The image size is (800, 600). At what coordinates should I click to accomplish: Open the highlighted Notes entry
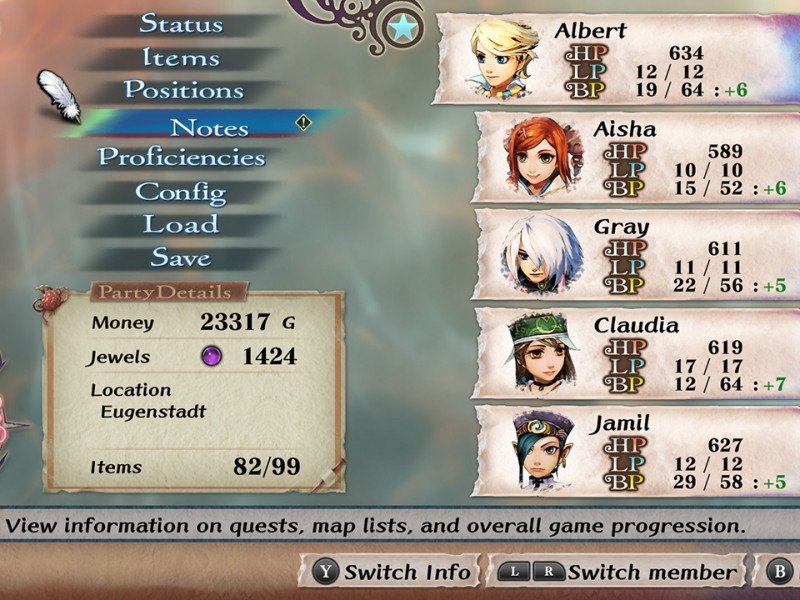(x=209, y=127)
